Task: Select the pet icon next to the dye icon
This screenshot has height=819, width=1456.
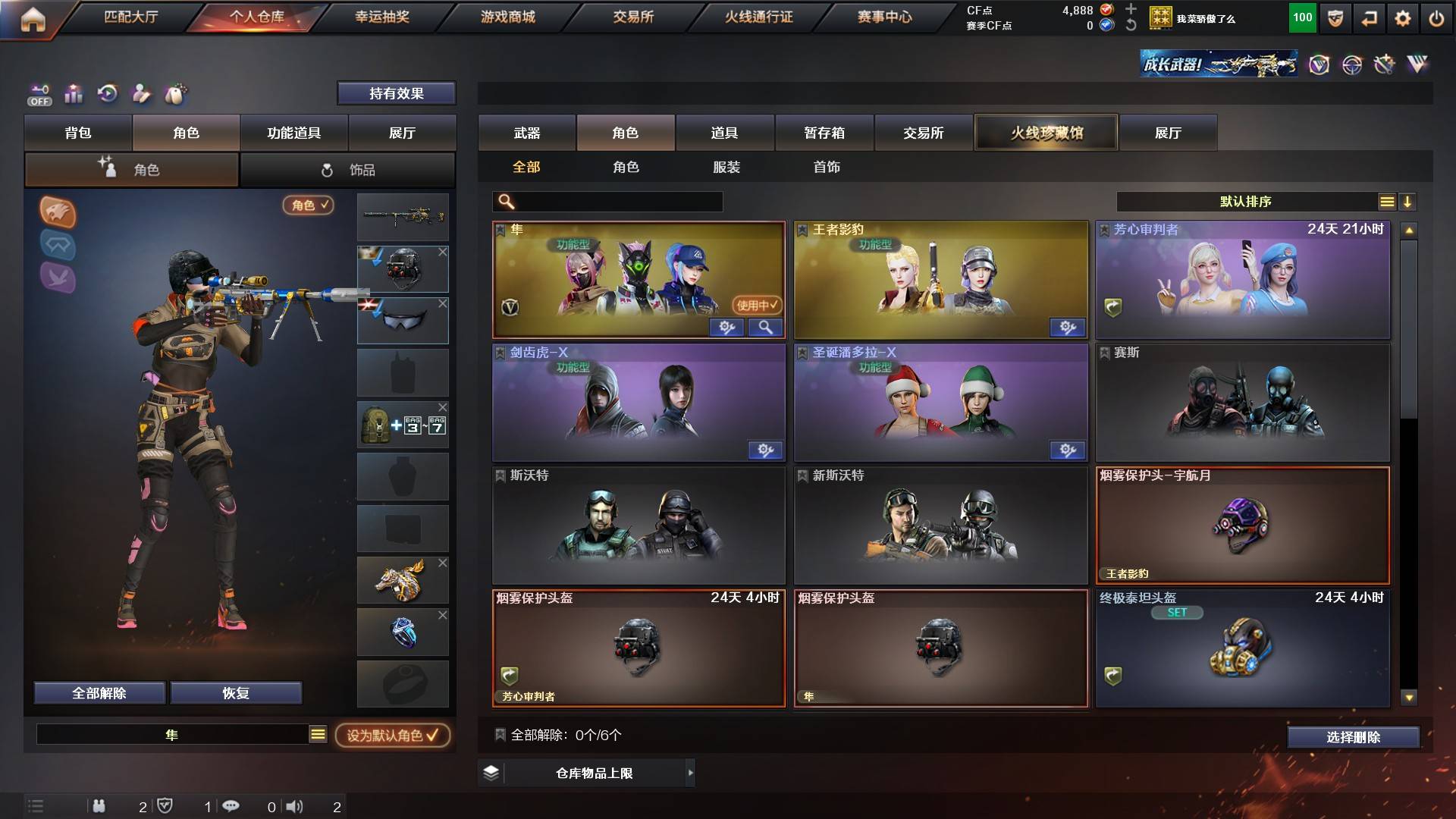Action: [x=174, y=93]
